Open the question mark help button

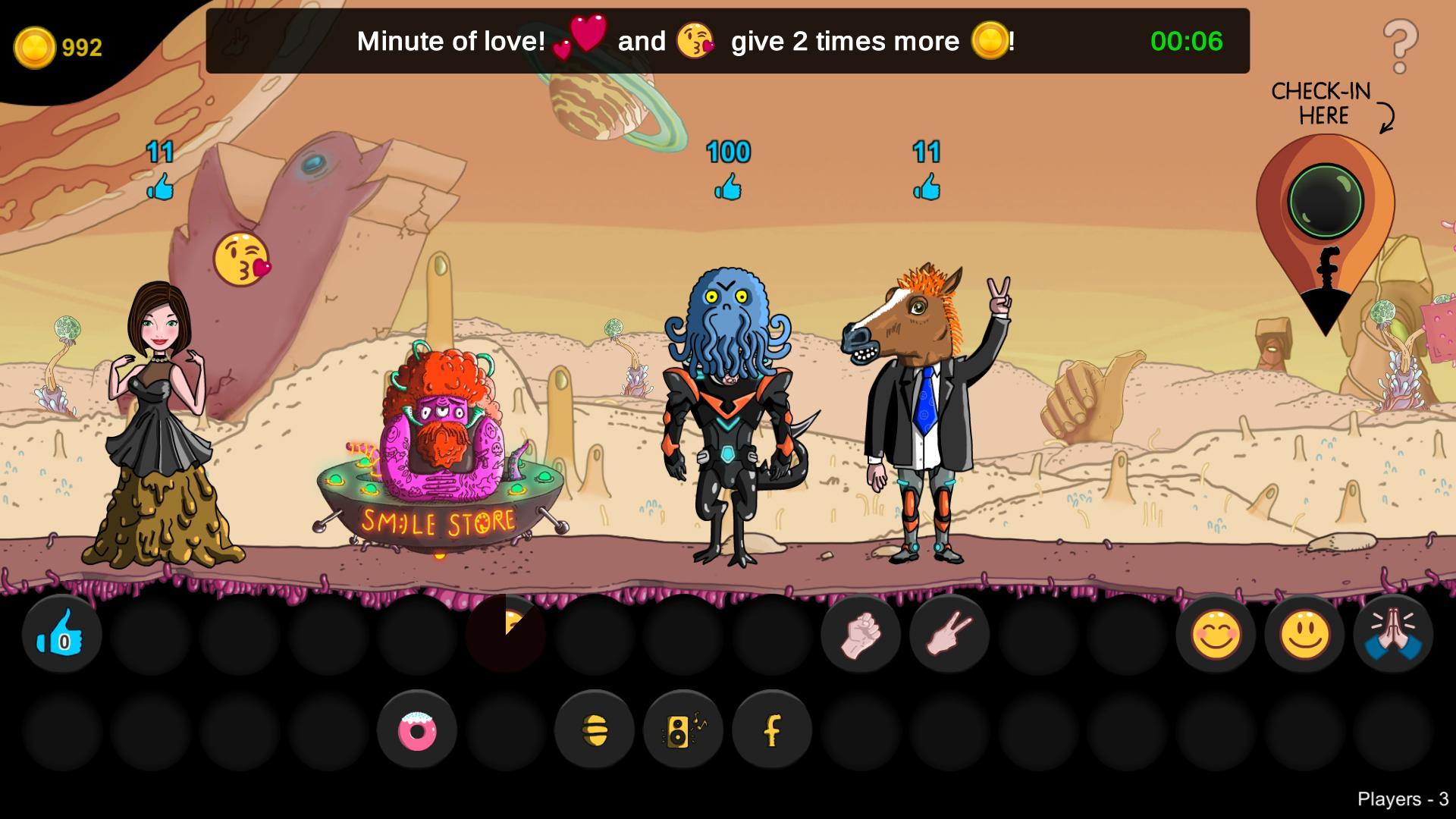1400,47
